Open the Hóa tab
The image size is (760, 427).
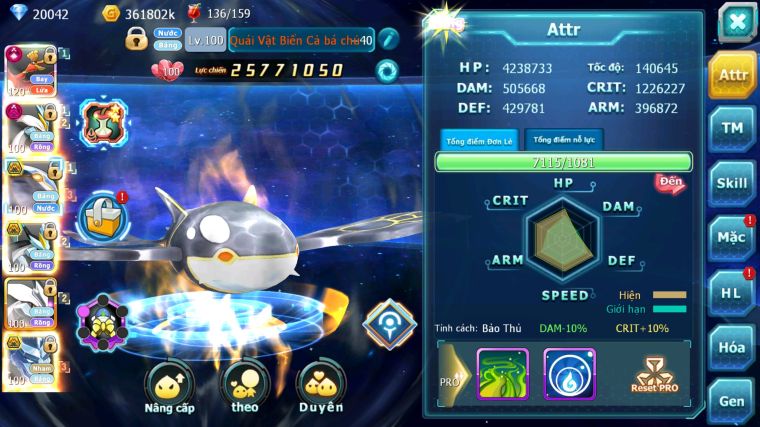[x=732, y=347]
